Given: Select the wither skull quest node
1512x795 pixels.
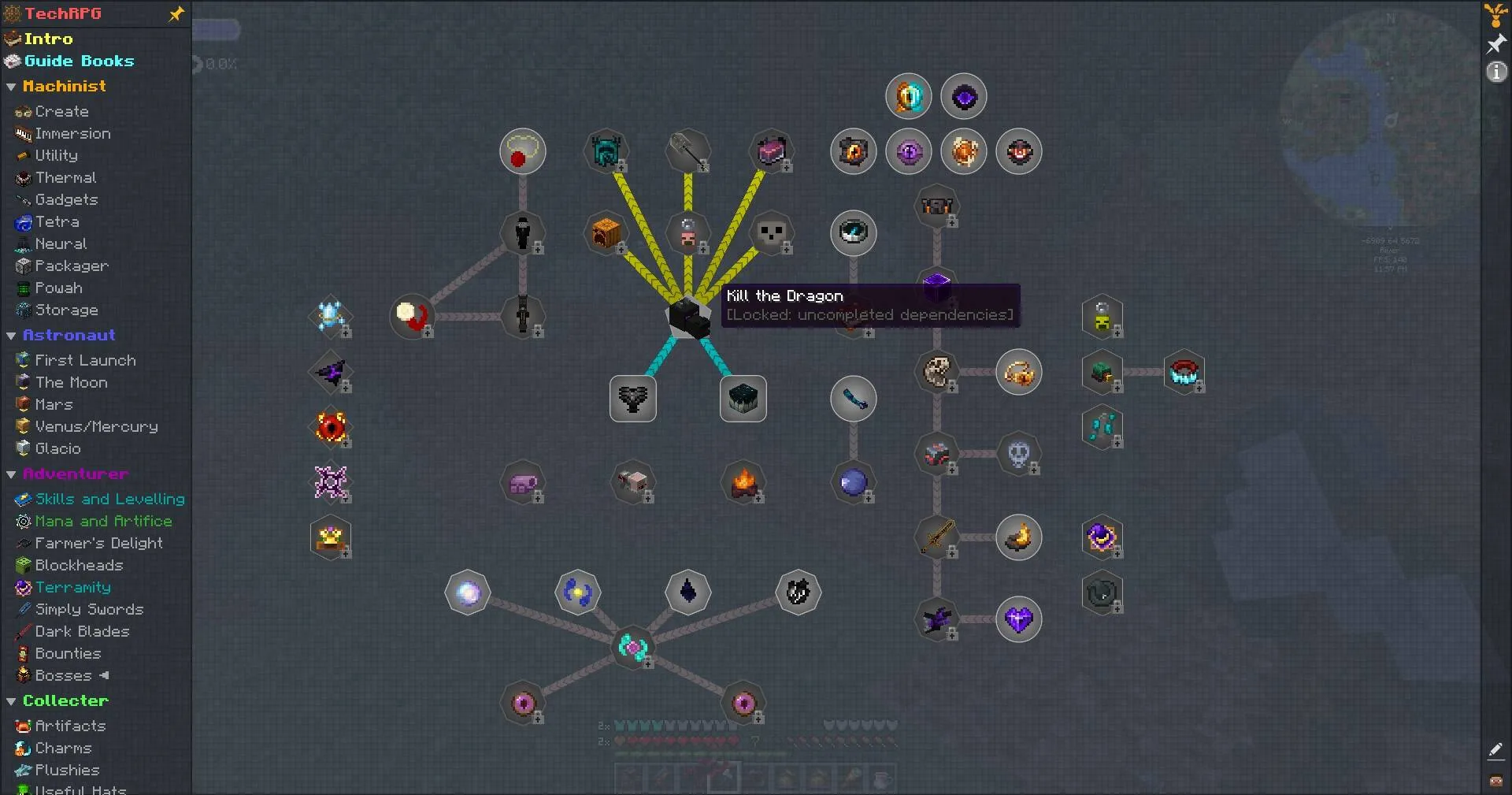Looking at the screenshot, I should tap(772, 233).
